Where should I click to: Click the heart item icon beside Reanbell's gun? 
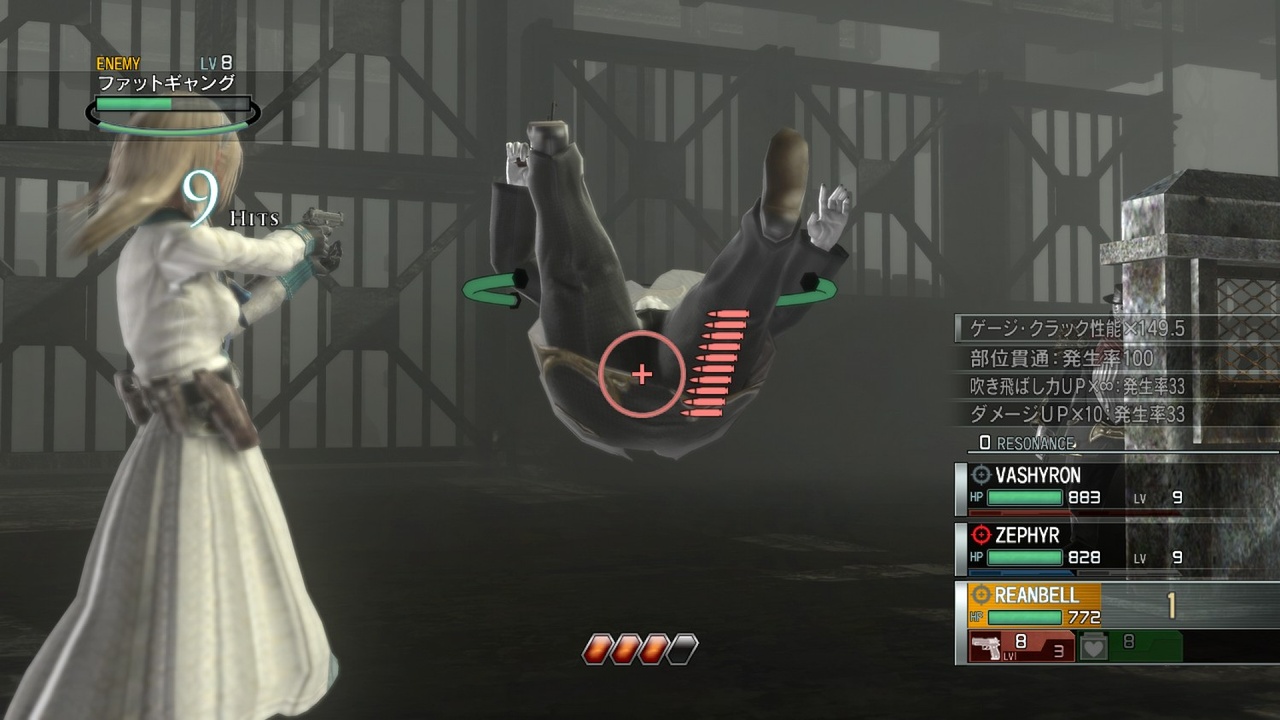[1092, 646]
